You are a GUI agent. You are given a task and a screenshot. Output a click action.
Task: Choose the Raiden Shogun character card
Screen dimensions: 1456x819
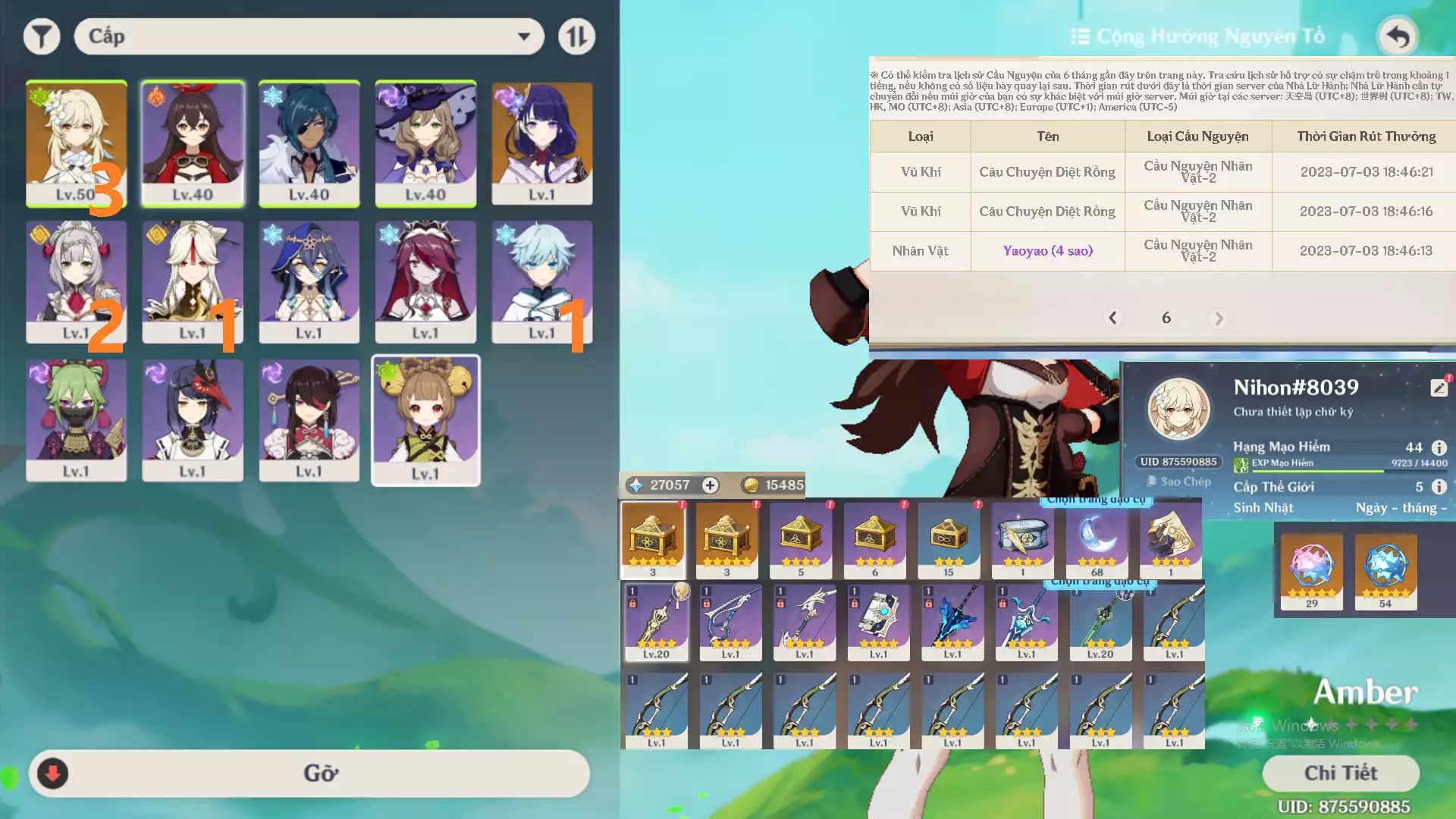[541, 143]
